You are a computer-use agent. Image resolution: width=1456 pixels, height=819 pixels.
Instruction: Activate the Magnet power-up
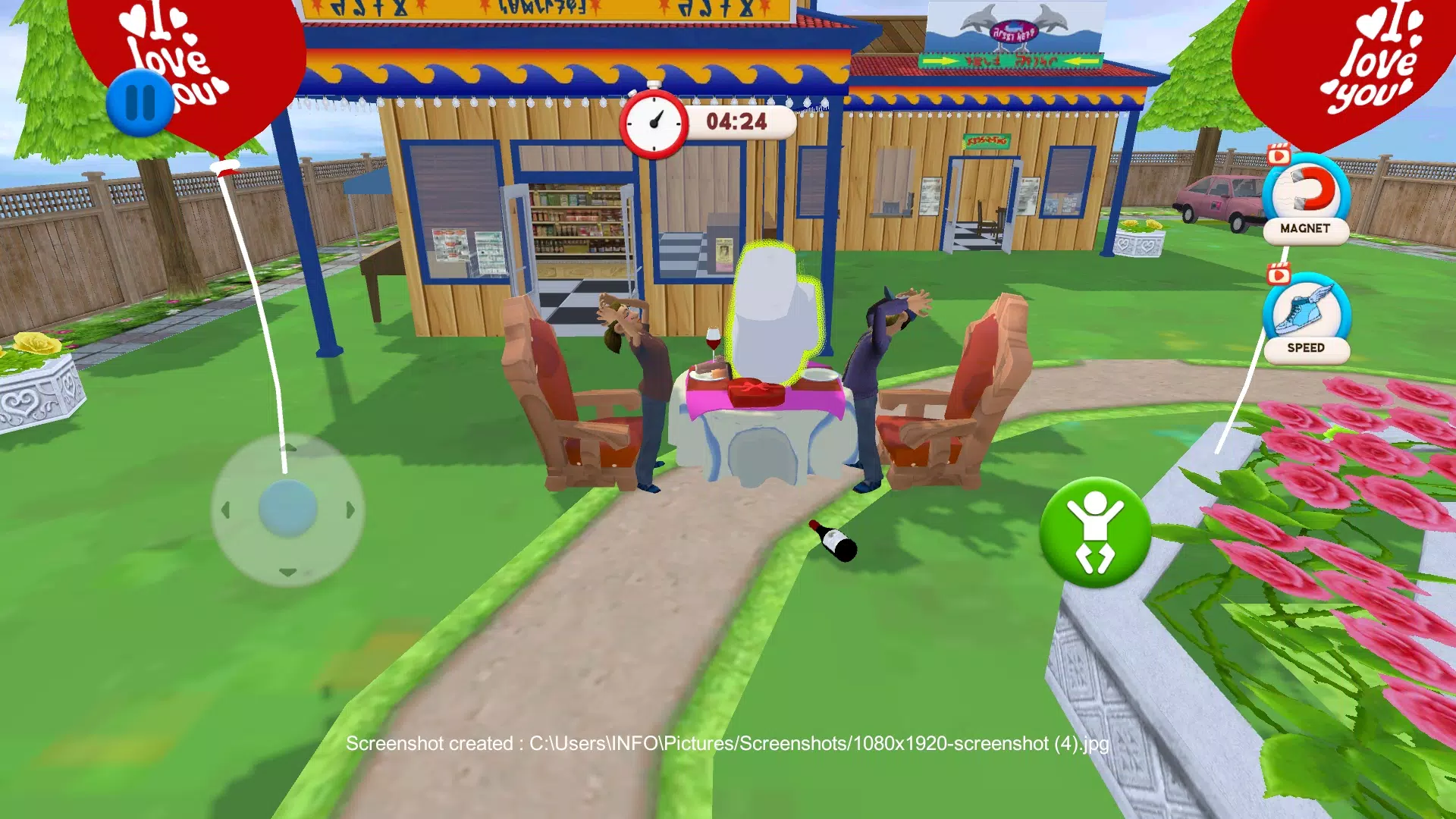(1306, 196)
